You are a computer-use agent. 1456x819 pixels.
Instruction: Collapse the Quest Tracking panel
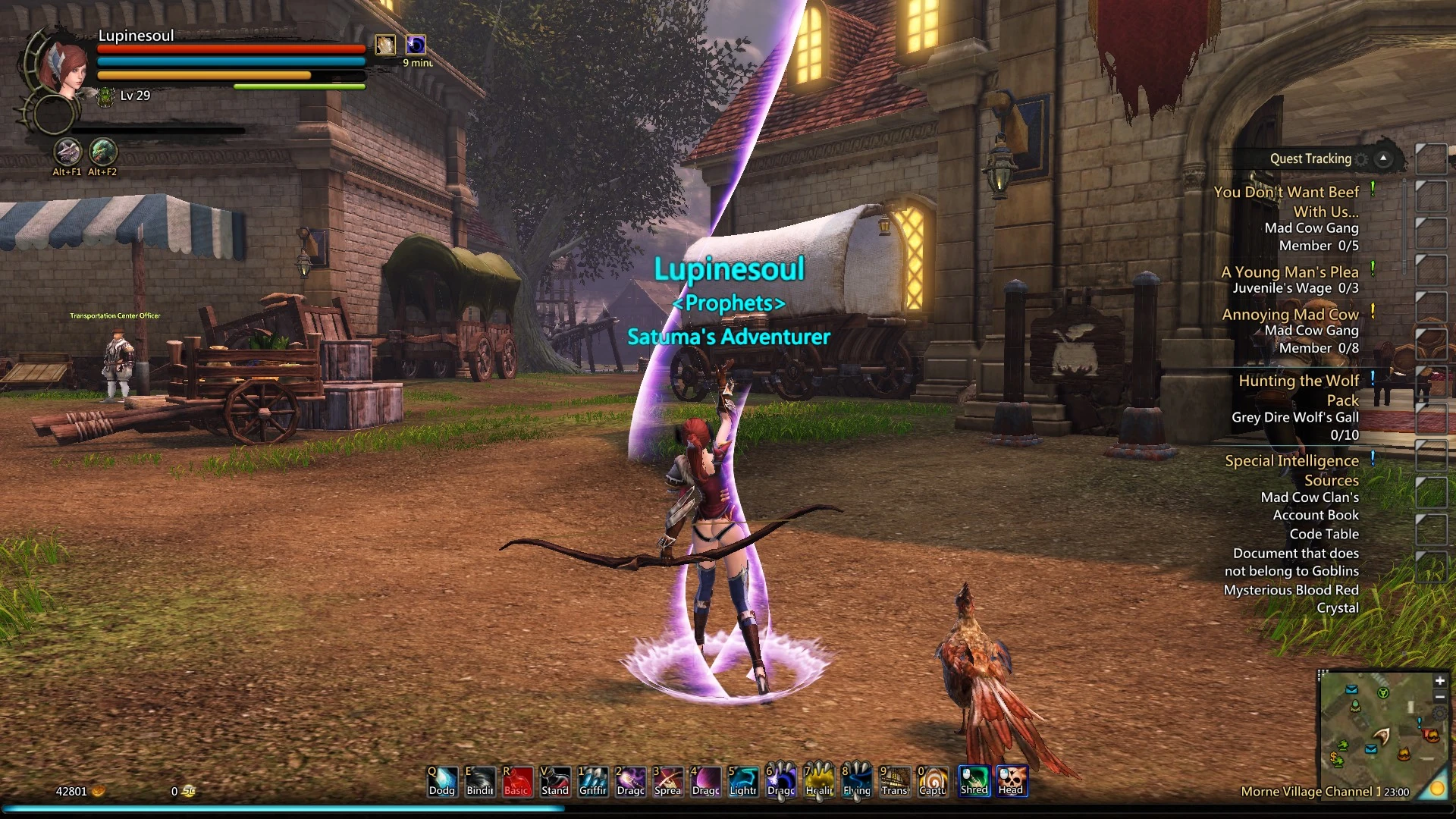tap(1384, 158)
